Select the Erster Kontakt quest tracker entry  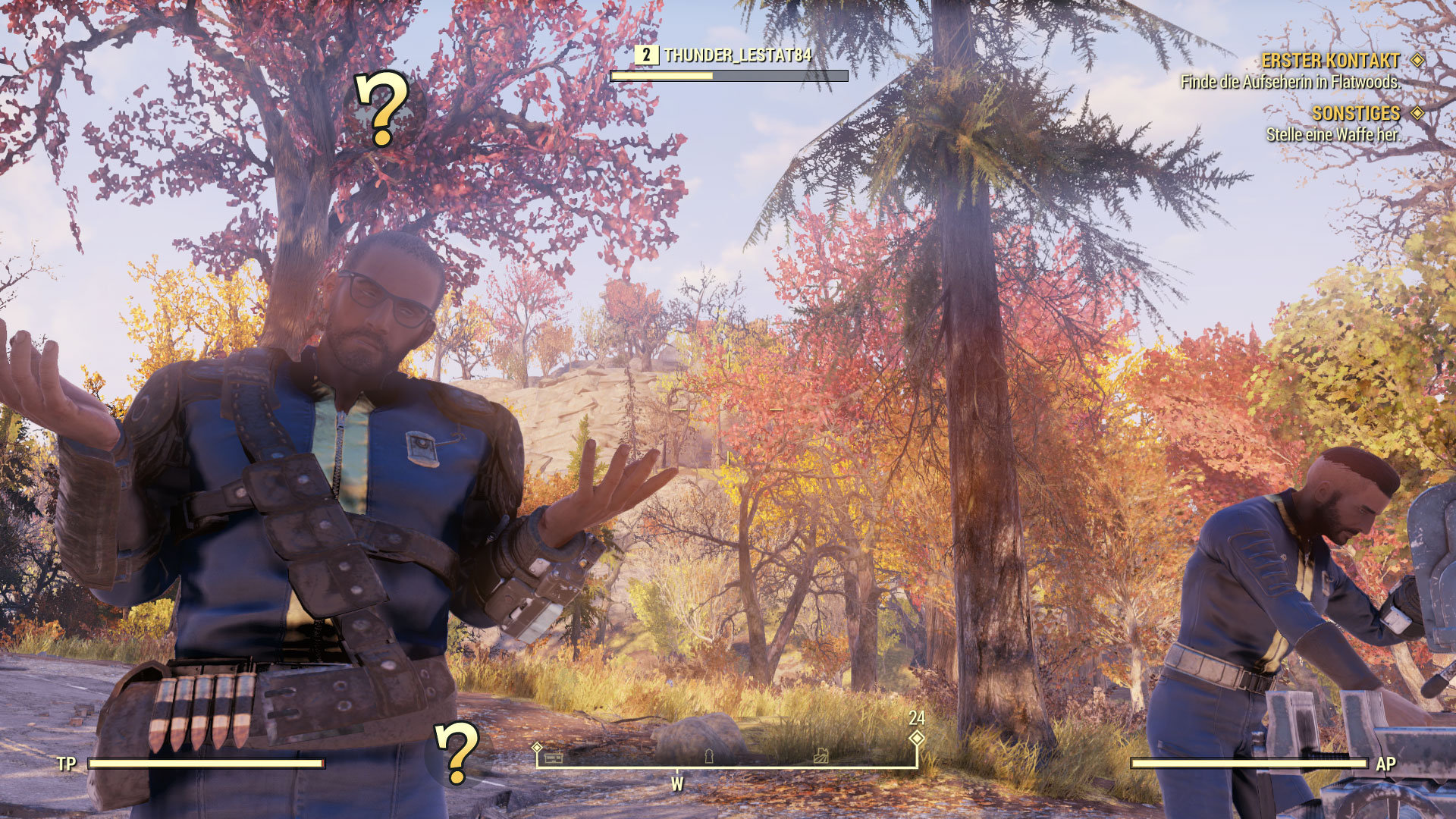1330,61
